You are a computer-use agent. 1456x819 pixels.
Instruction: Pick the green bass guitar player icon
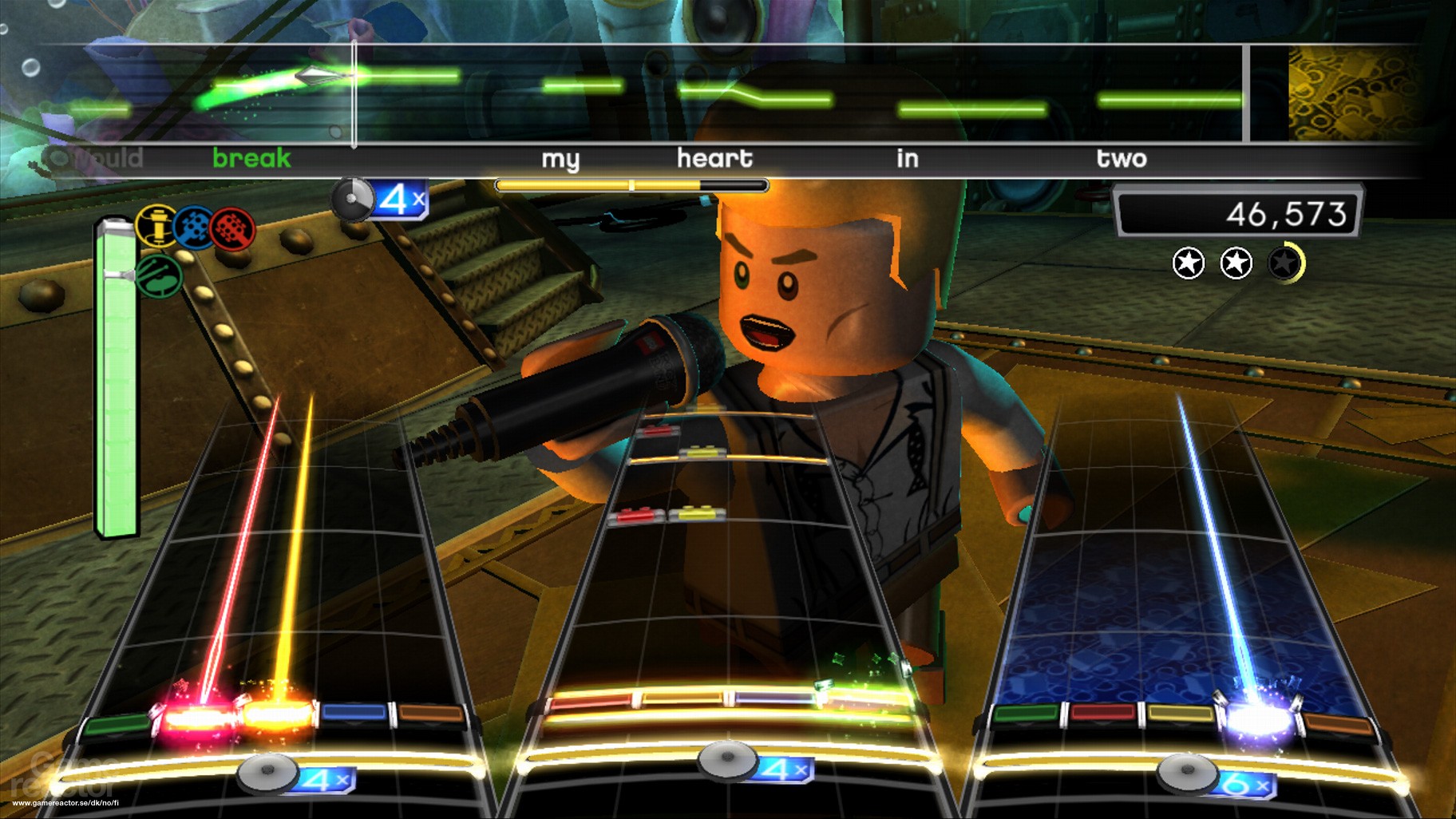pyautogui.click(x=160, y=276)
